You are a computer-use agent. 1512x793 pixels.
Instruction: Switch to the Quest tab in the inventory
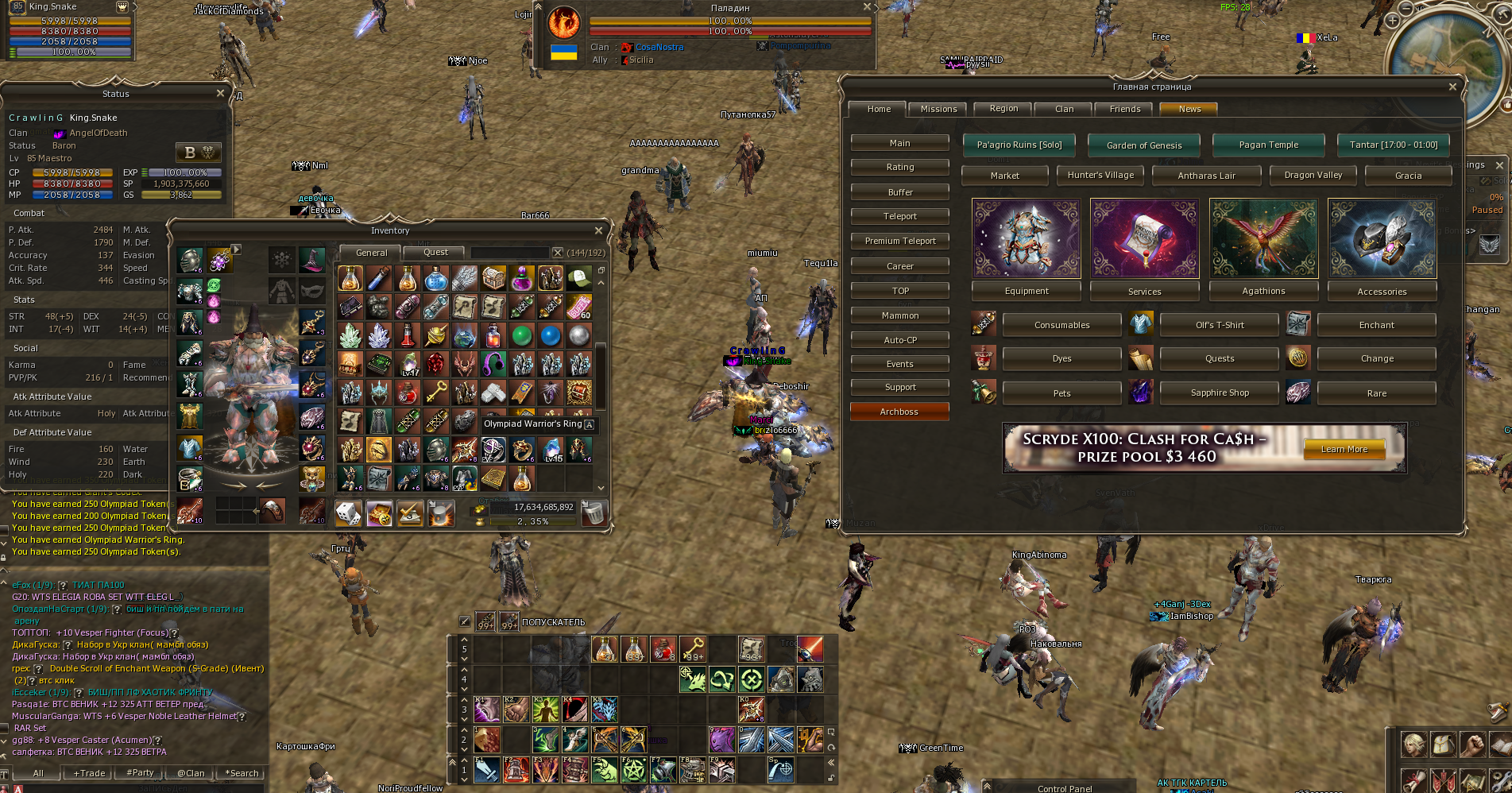pos(435,252)
